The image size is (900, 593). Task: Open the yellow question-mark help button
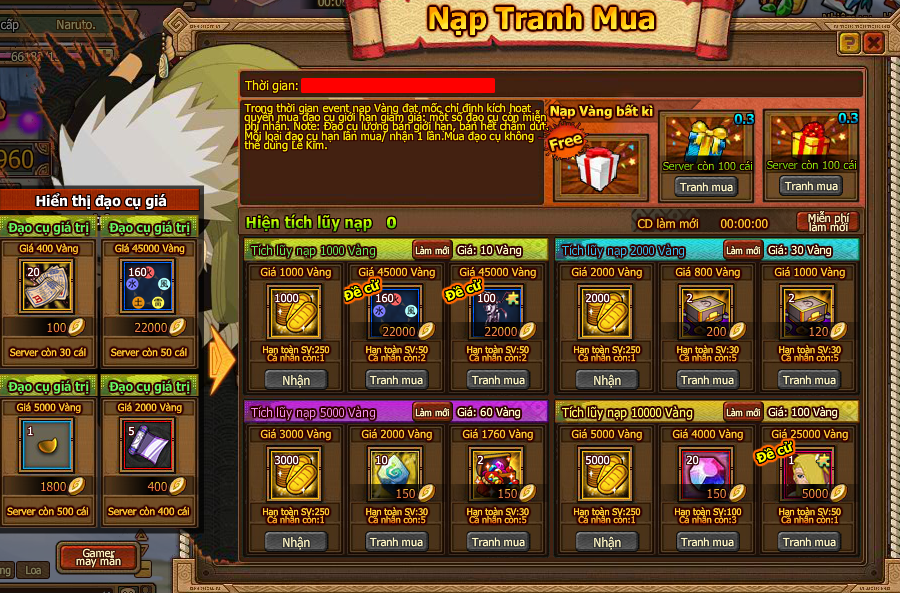(x=848, y=42)
